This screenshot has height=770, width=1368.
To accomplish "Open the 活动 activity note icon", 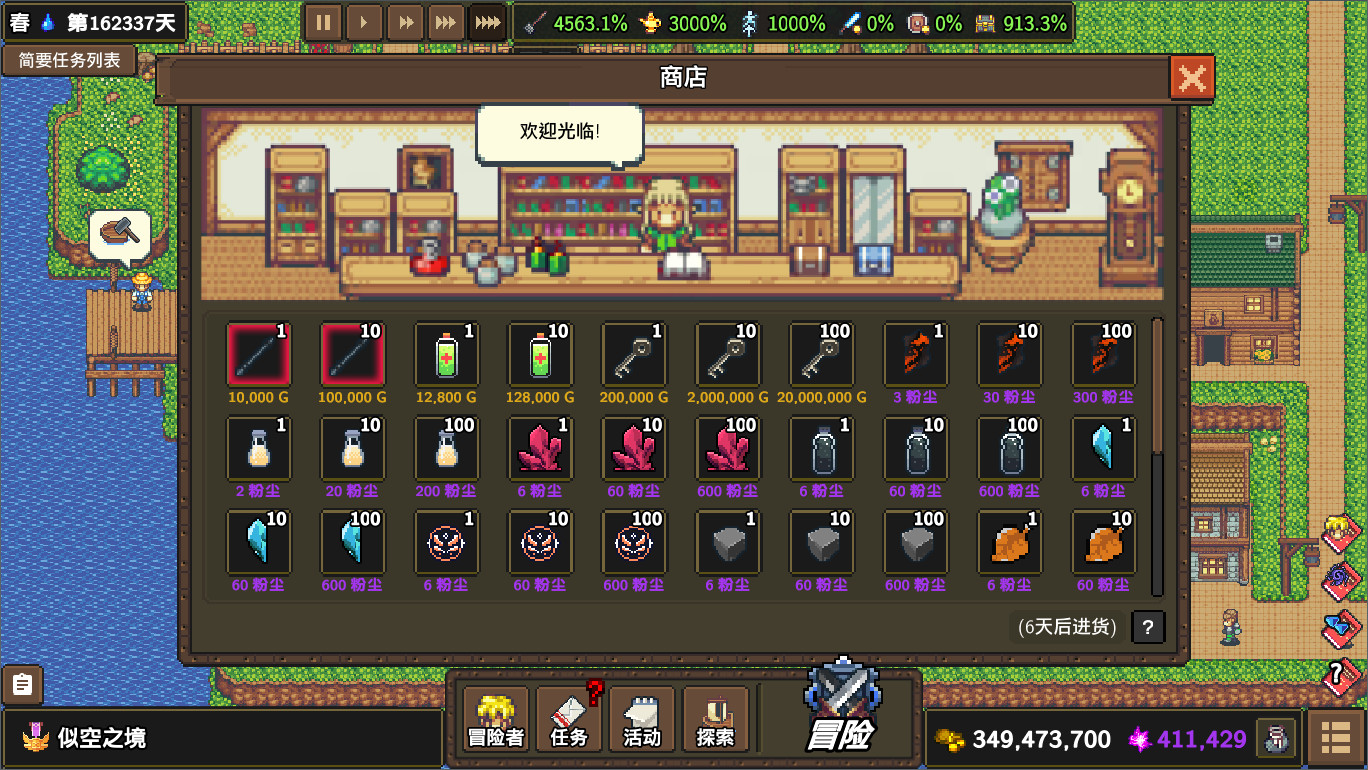I will tap(641, 718).
